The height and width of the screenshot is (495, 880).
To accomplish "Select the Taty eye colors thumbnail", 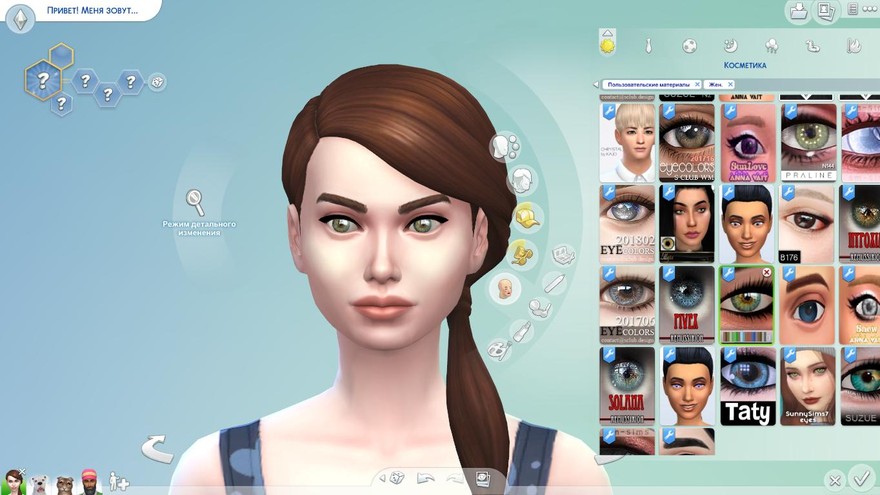I will (747, 385).
